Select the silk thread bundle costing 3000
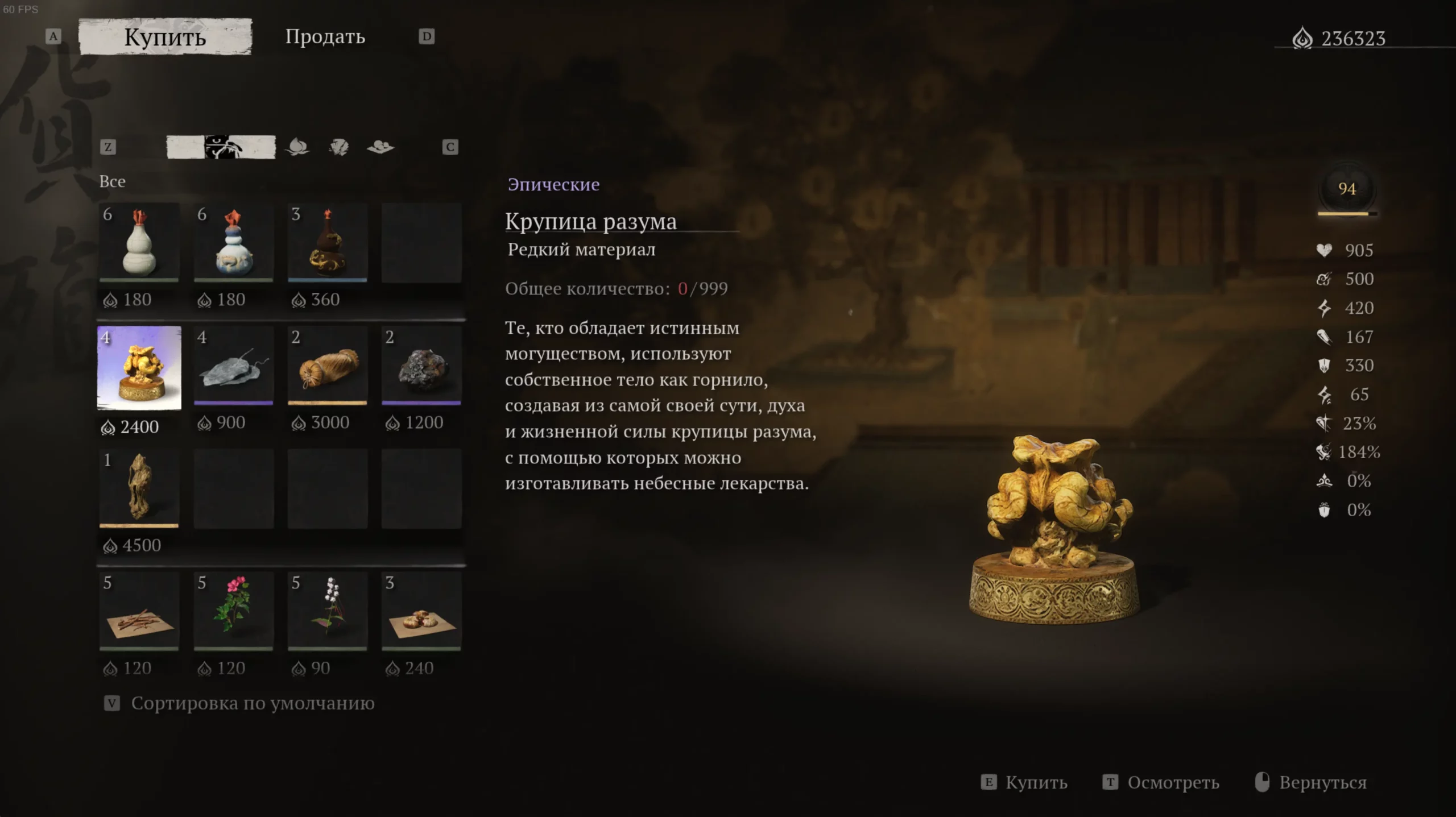1456x817 pixels. (x=328, y=367)
